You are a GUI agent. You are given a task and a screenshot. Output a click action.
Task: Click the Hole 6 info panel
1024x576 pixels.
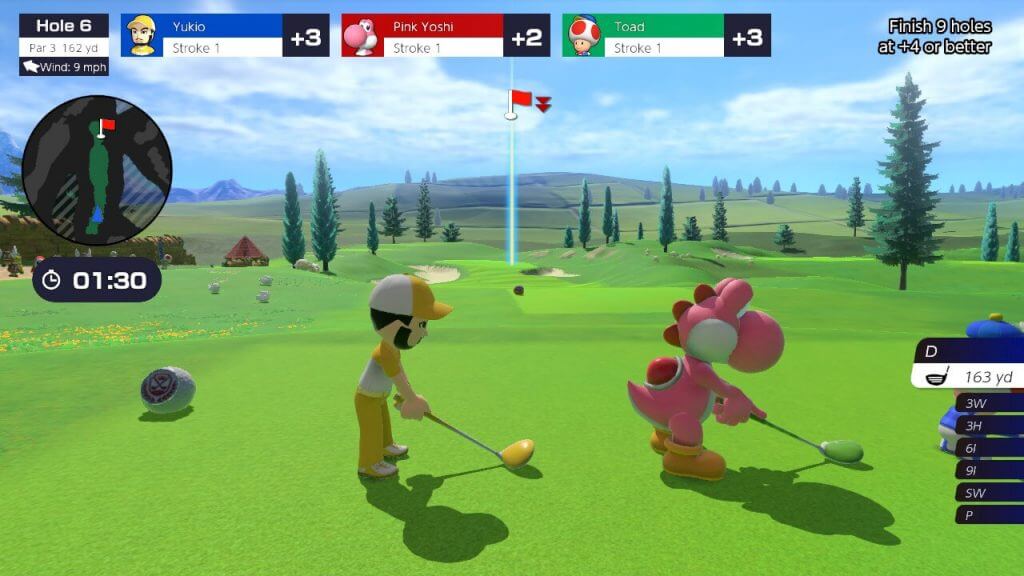64,35
